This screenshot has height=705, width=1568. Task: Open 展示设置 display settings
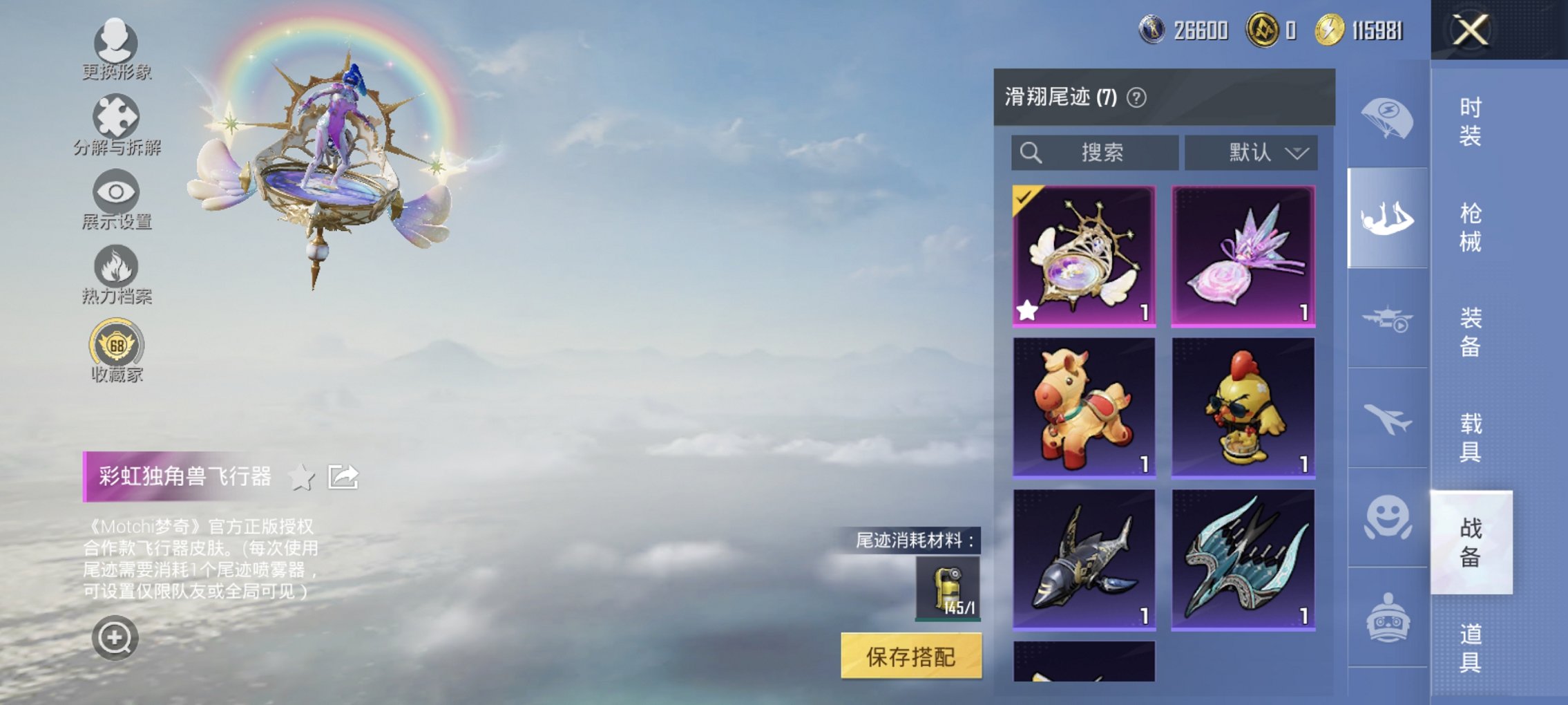tap(115, 199)
